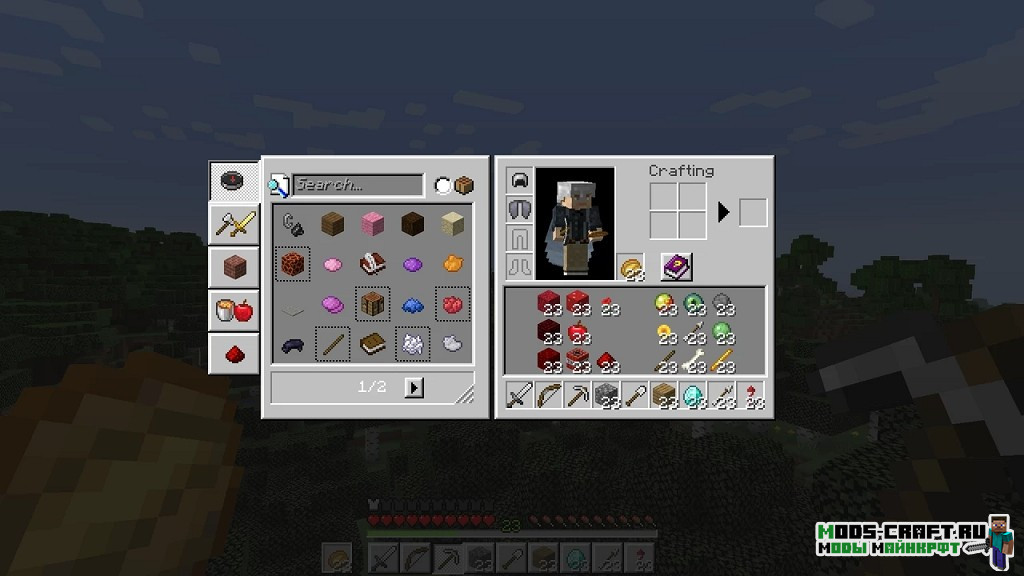
Task: Select the sword in the hotbar
Action: coord(519,396)
